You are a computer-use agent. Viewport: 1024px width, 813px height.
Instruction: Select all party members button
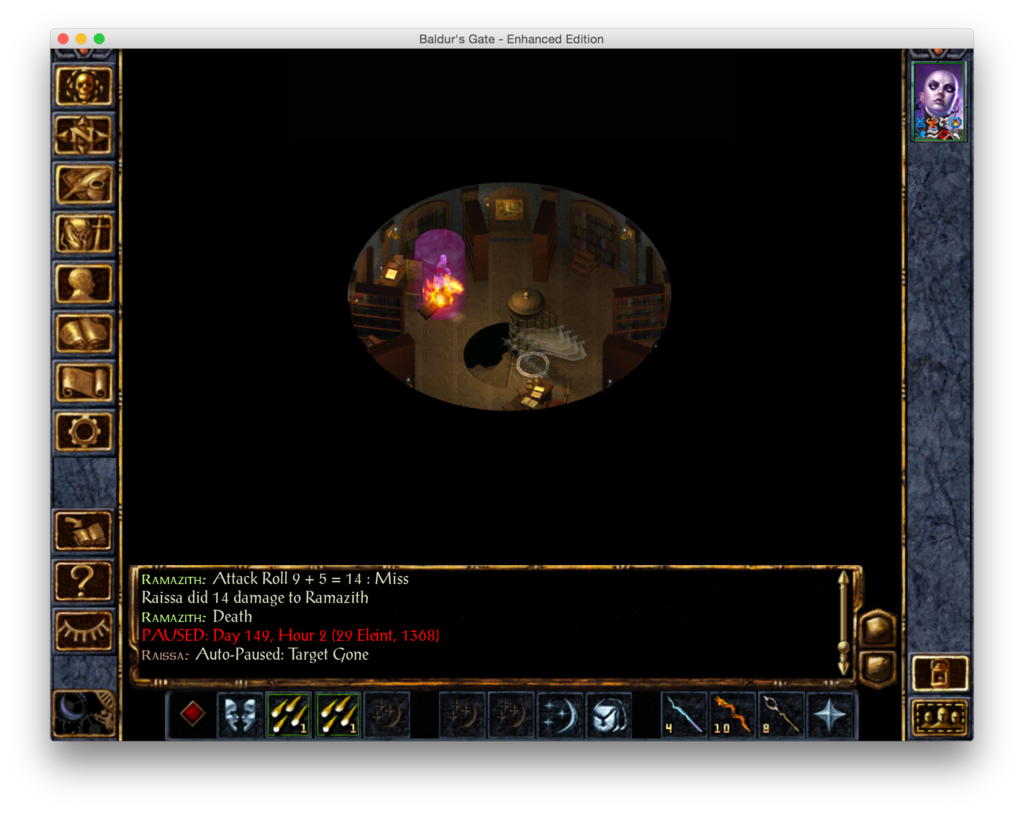pos(940,717)
